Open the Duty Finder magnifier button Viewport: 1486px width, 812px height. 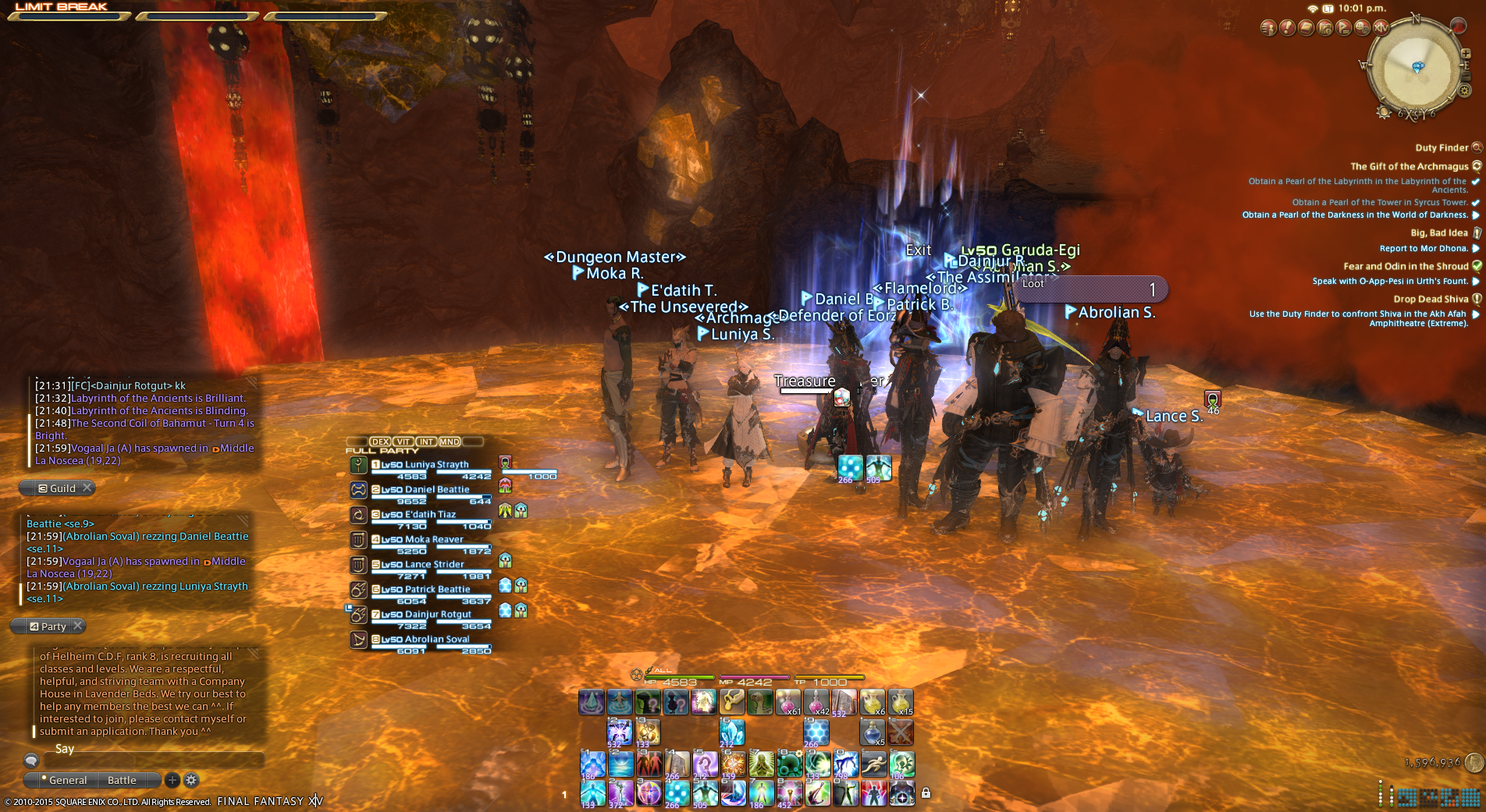tap(1477, 147)
